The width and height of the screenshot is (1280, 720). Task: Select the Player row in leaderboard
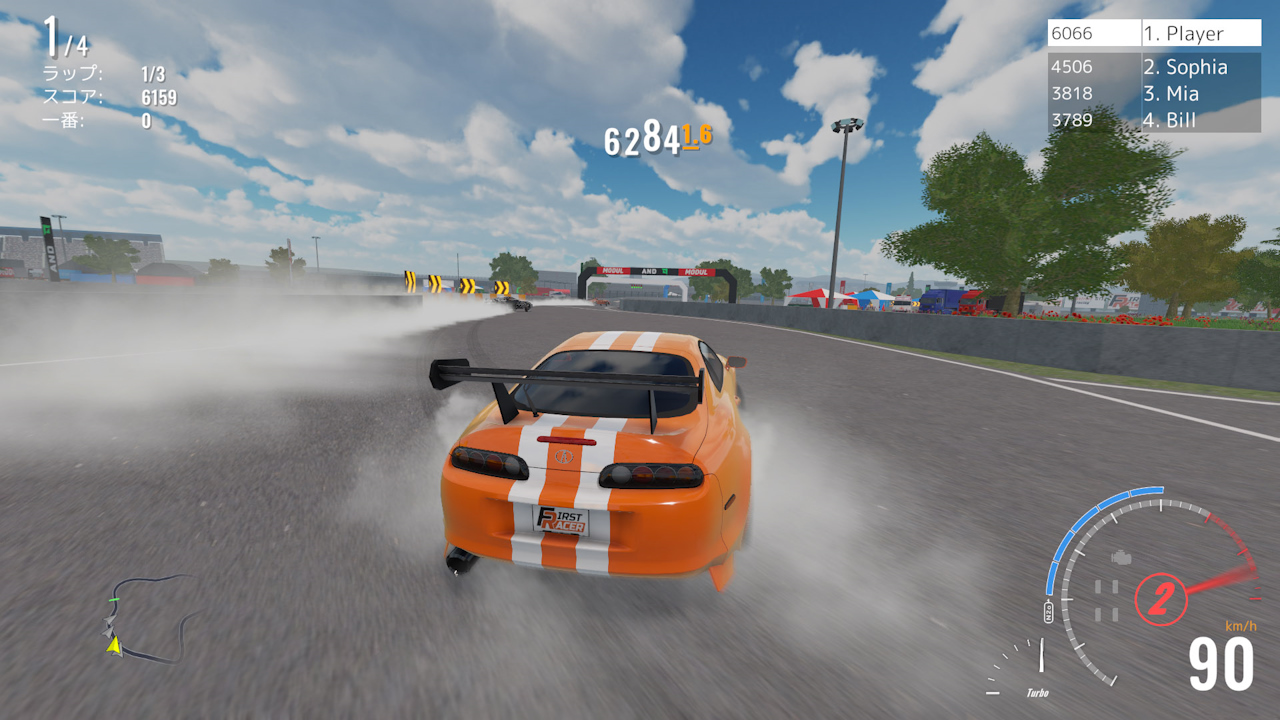(x=1154, y=34)
